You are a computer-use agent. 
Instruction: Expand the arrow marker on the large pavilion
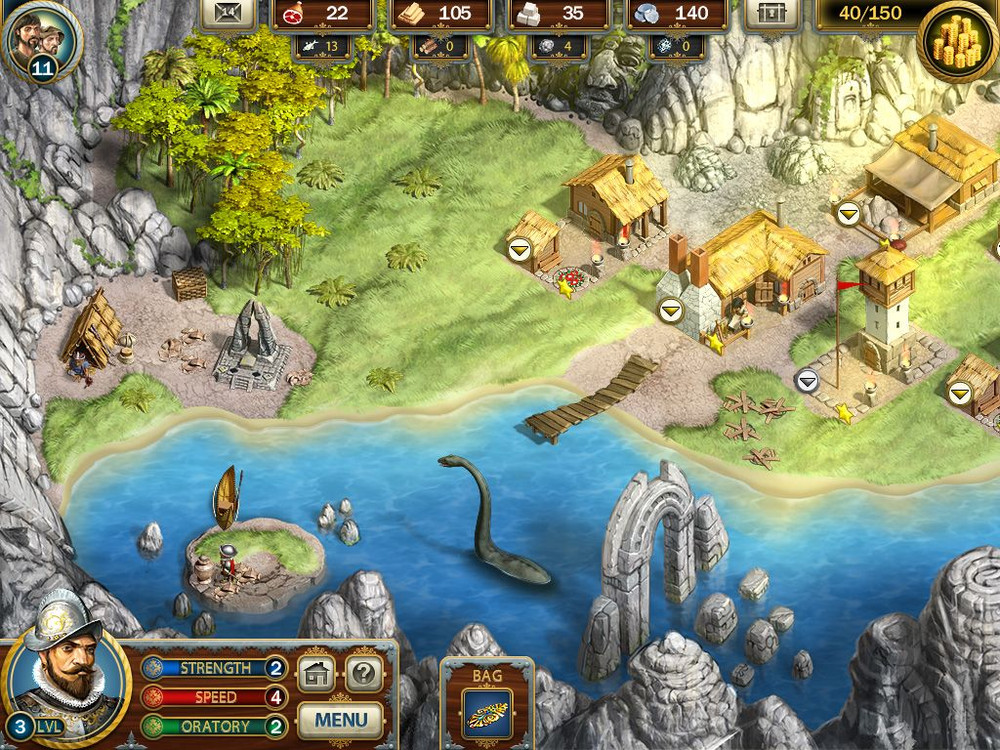pos(849,213)
